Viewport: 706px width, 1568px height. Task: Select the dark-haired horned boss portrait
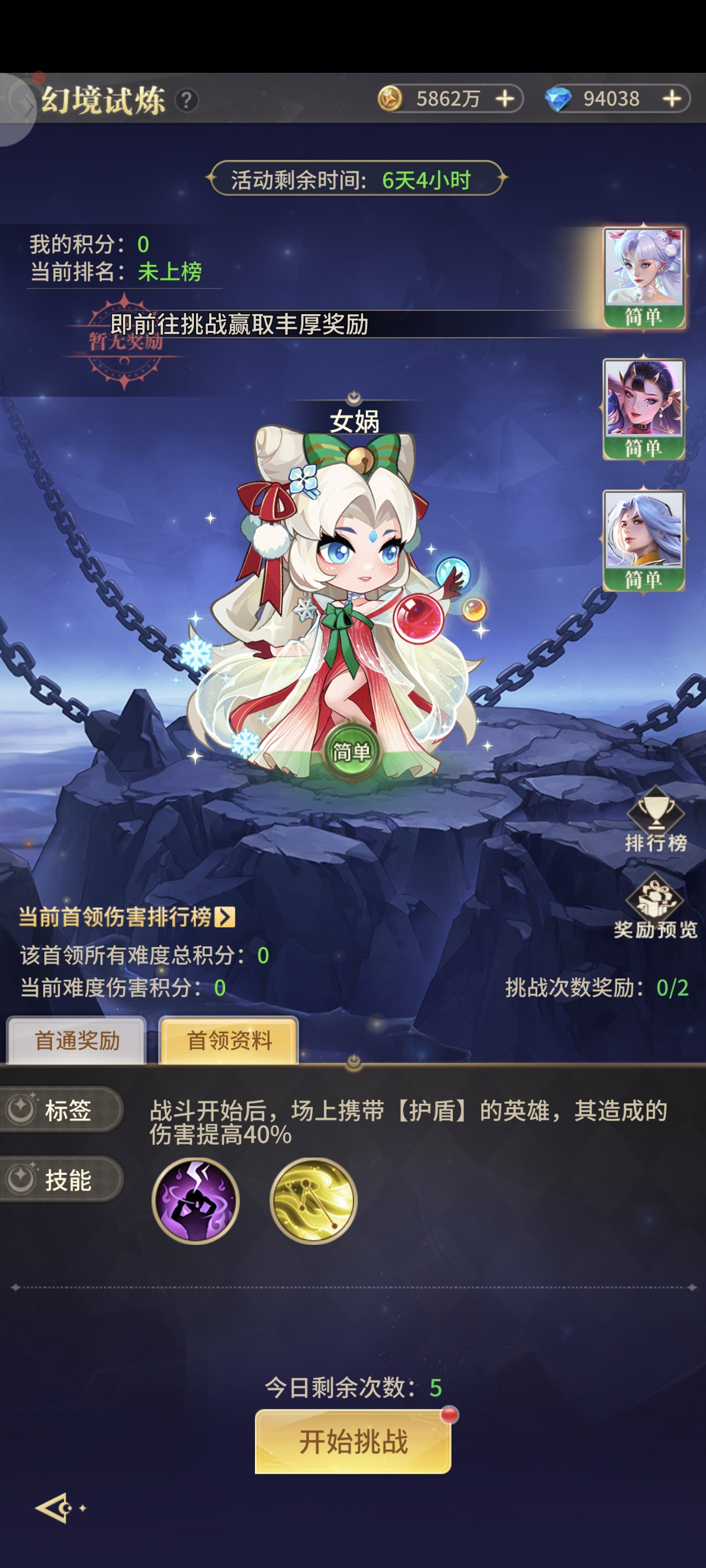tap(643, 408)
